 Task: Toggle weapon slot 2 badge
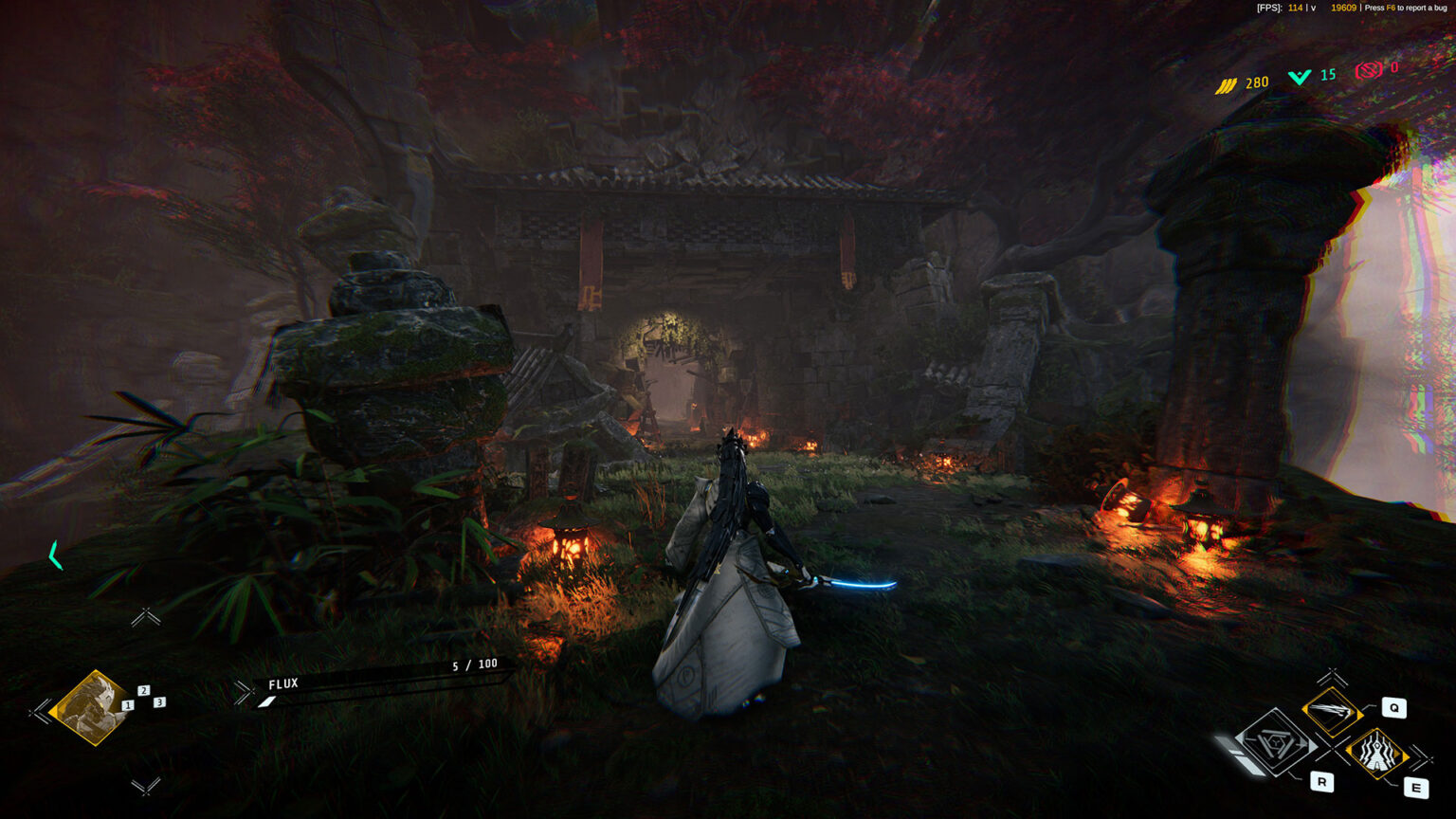tap(144, 690)
